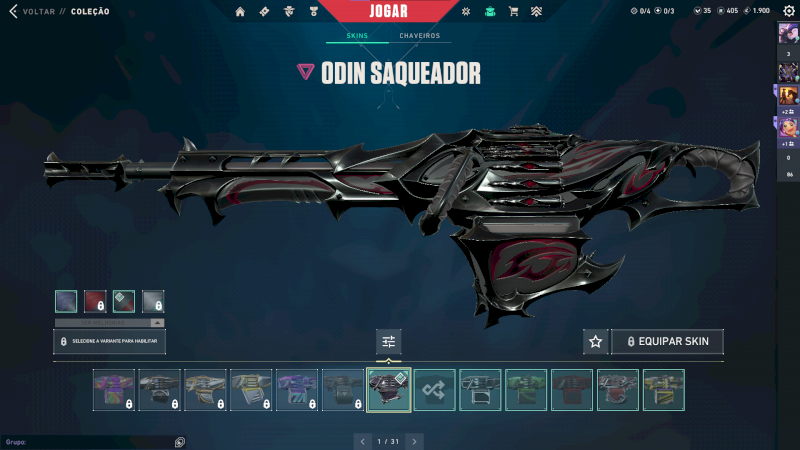
Task: Open the skin filter sliders button
Action: (388, 342)
